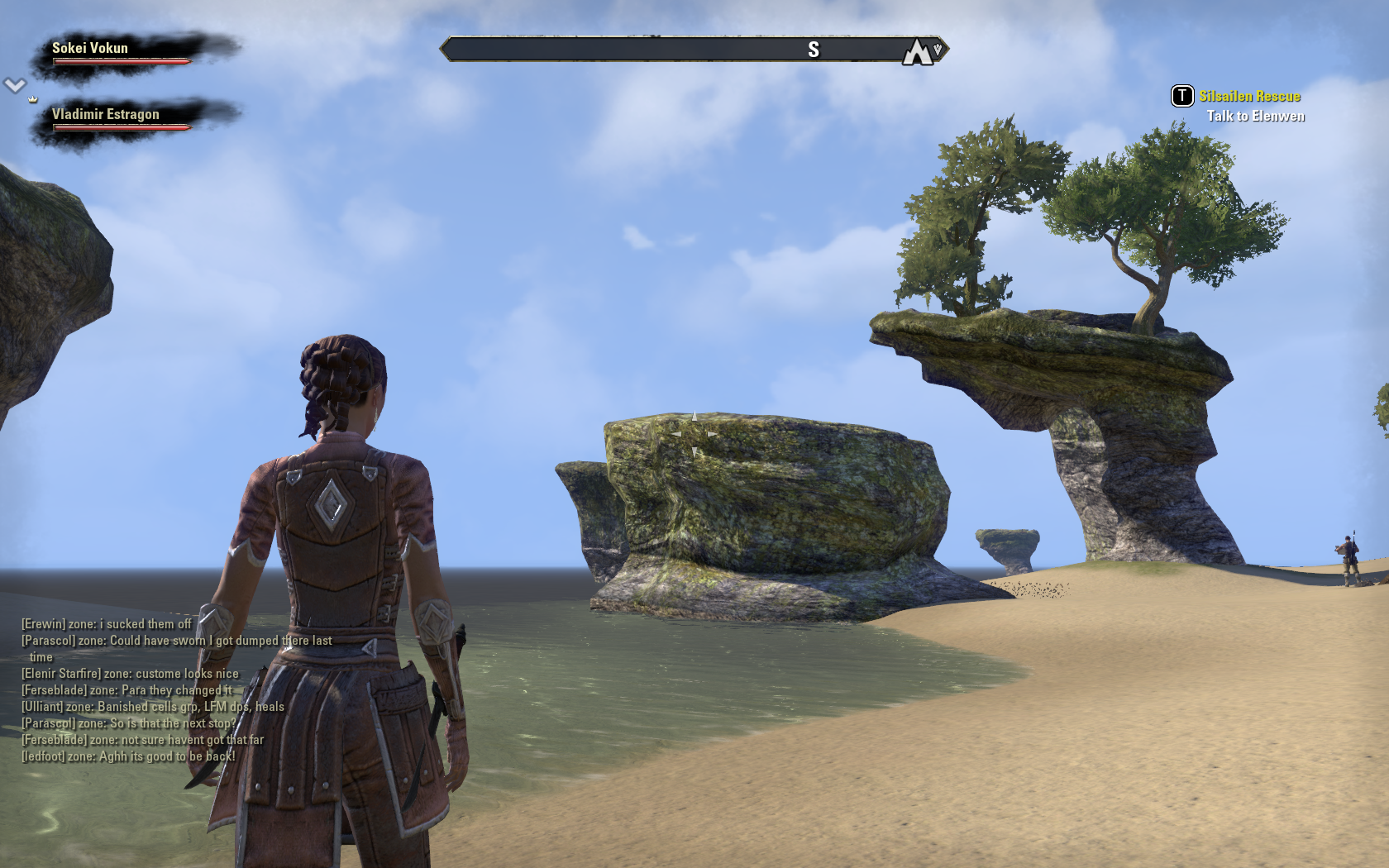Click Erewin's name in zone chat
The image size is (1389, 868).
(43, 624)
